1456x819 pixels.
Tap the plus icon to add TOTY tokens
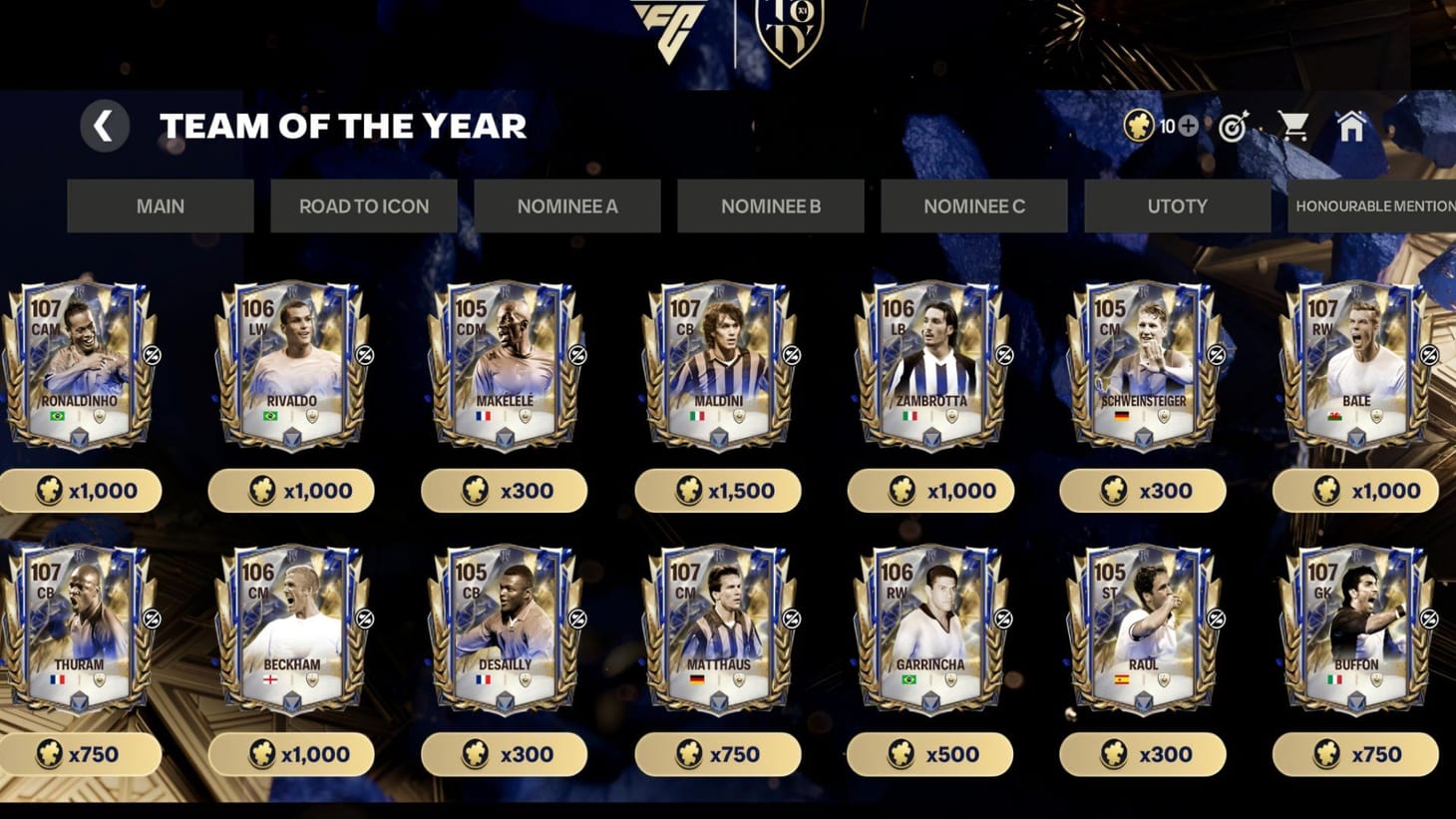pyautogui.click(x=1188, y=127)
